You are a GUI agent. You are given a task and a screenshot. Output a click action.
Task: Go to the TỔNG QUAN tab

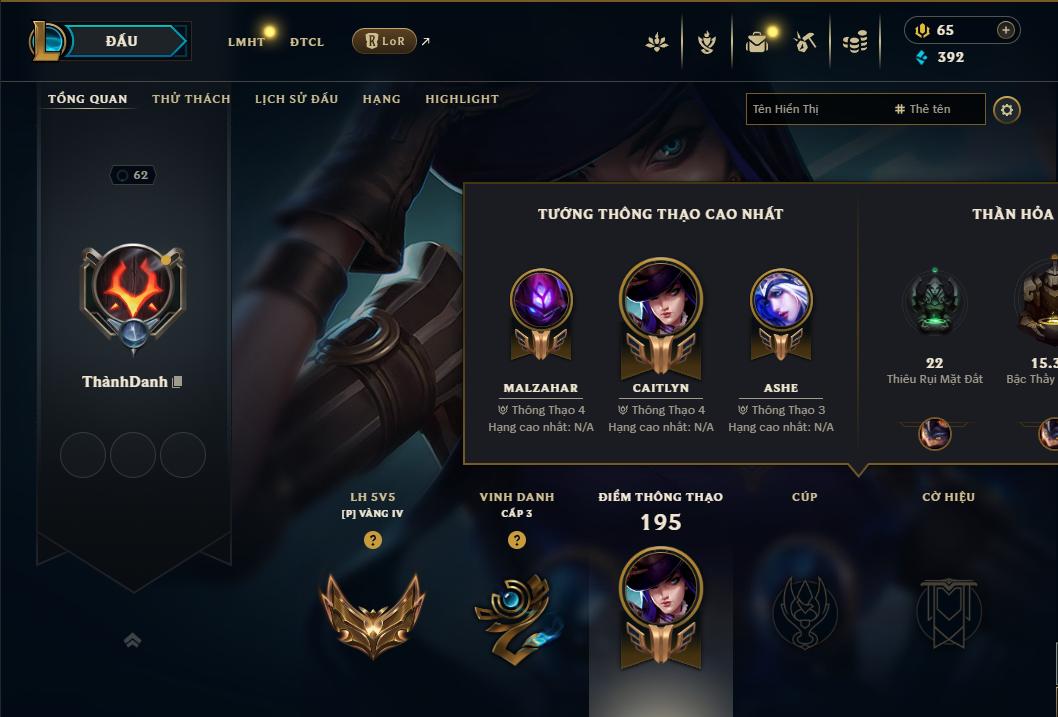[88, 99]
